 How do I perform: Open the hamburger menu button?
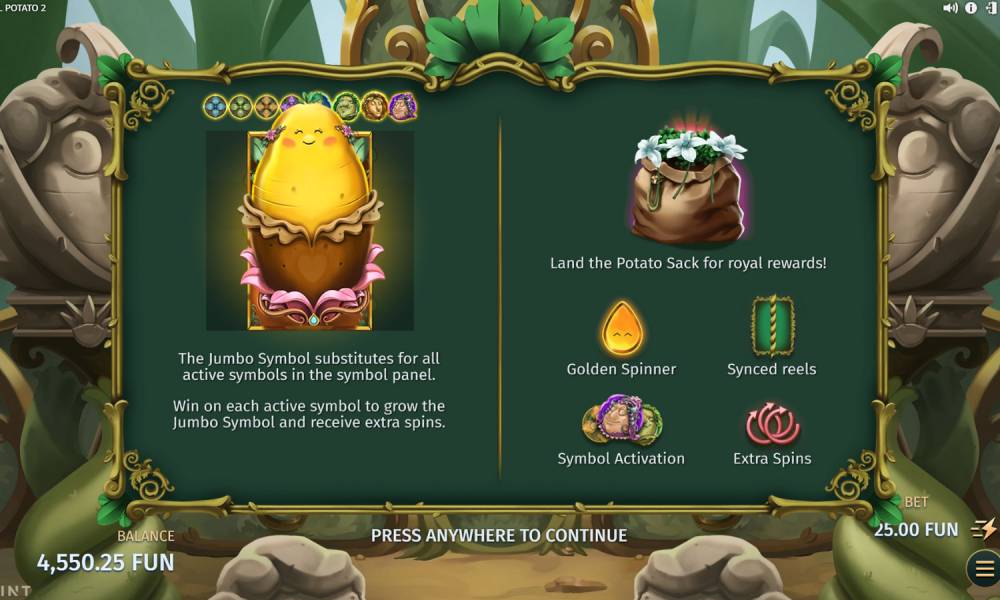983,569
